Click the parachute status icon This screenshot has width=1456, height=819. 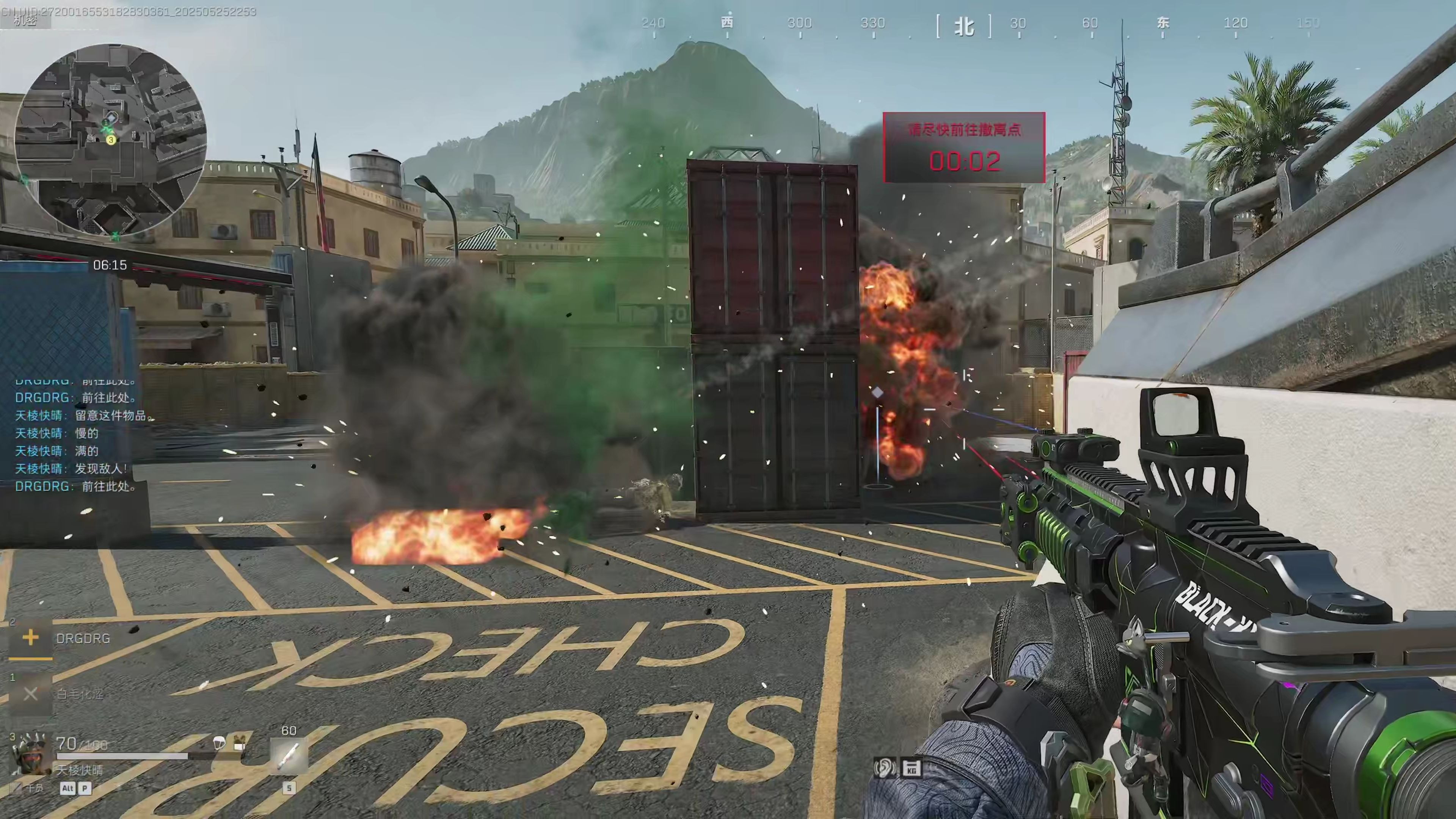coord(219,742)
